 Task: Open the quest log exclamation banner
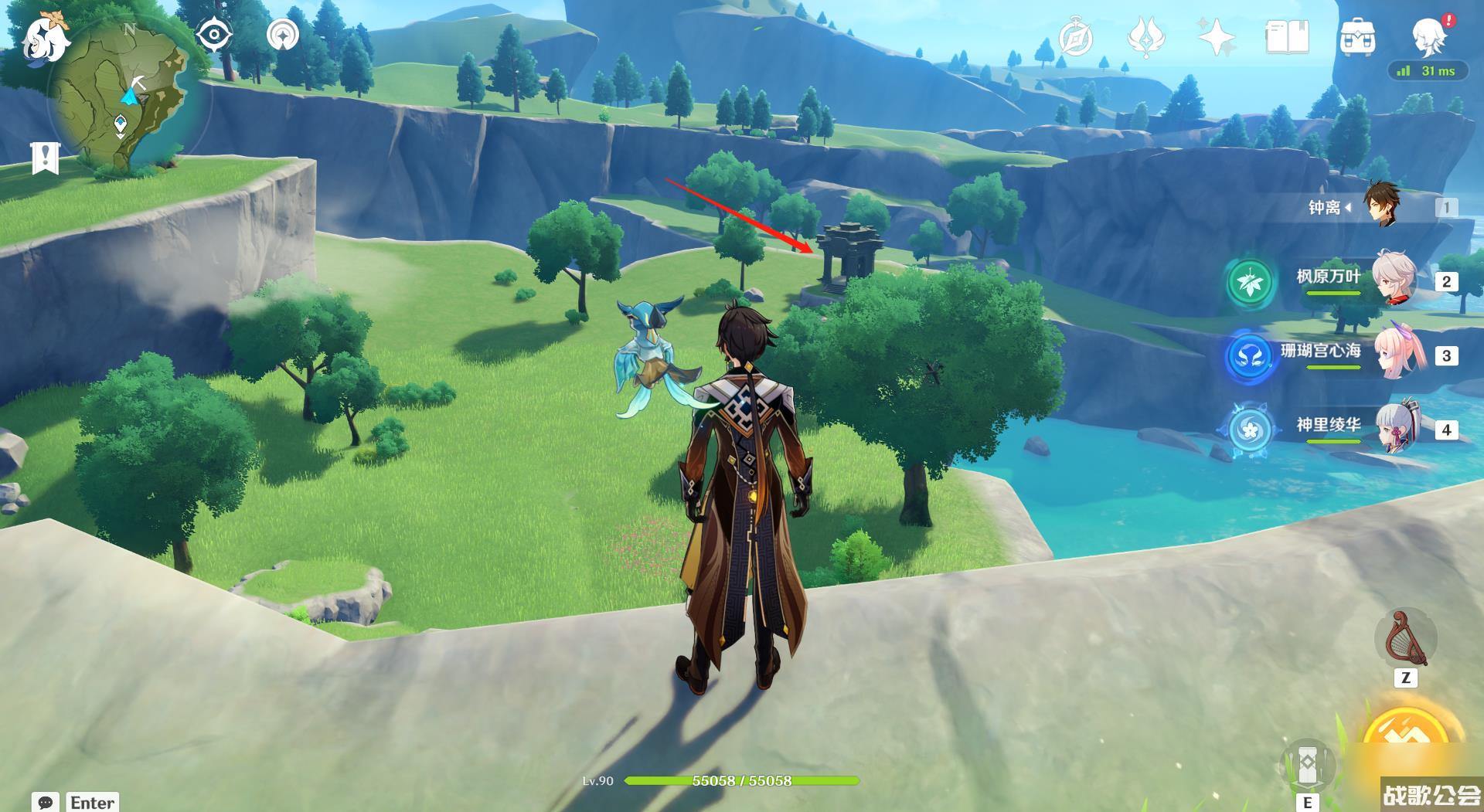(x=45, y=158)
